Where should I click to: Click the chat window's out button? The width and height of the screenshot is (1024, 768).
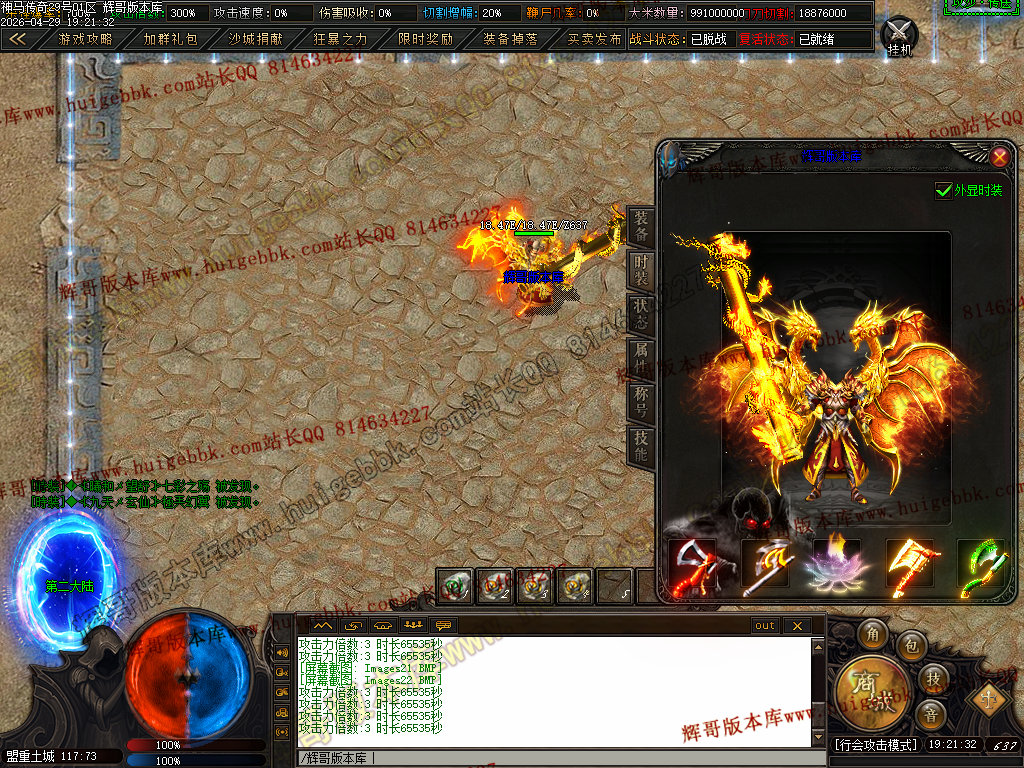(x=764, y=626)
